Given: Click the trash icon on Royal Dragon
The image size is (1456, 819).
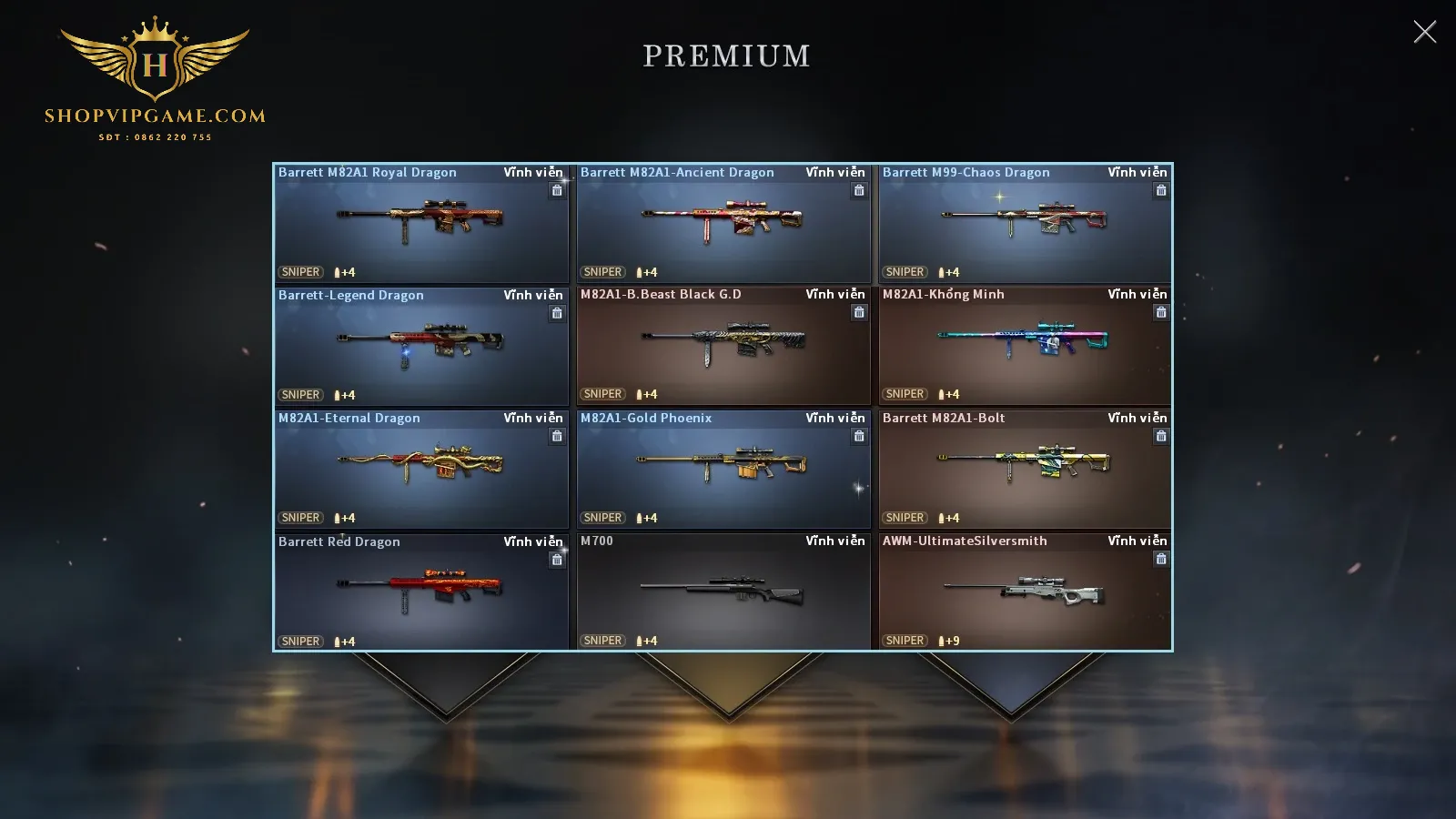Looking at the screenshot, I should tap(557, 190).
